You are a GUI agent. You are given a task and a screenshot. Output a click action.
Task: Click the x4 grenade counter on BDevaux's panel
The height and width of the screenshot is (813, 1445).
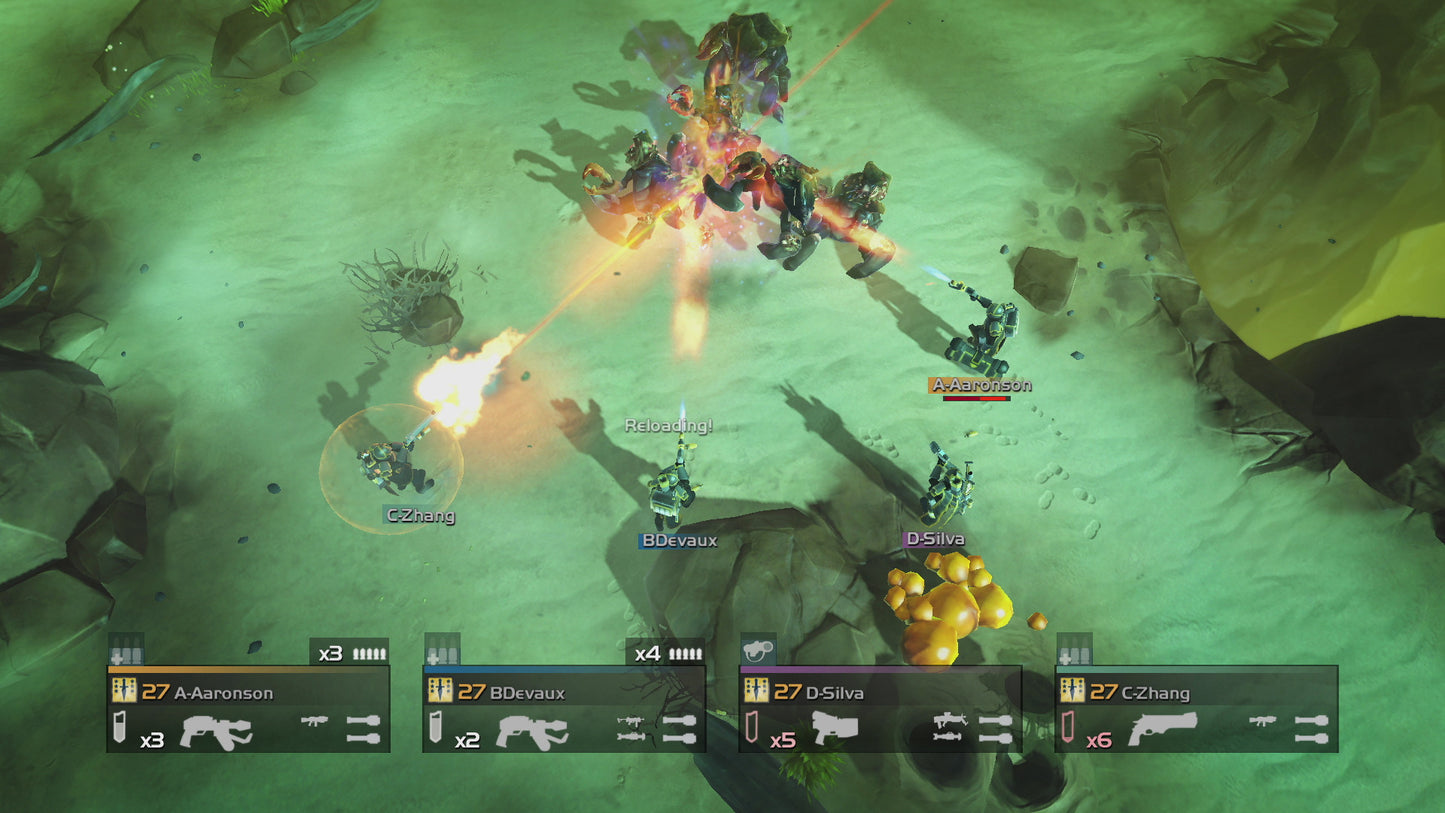pos(647,653)
